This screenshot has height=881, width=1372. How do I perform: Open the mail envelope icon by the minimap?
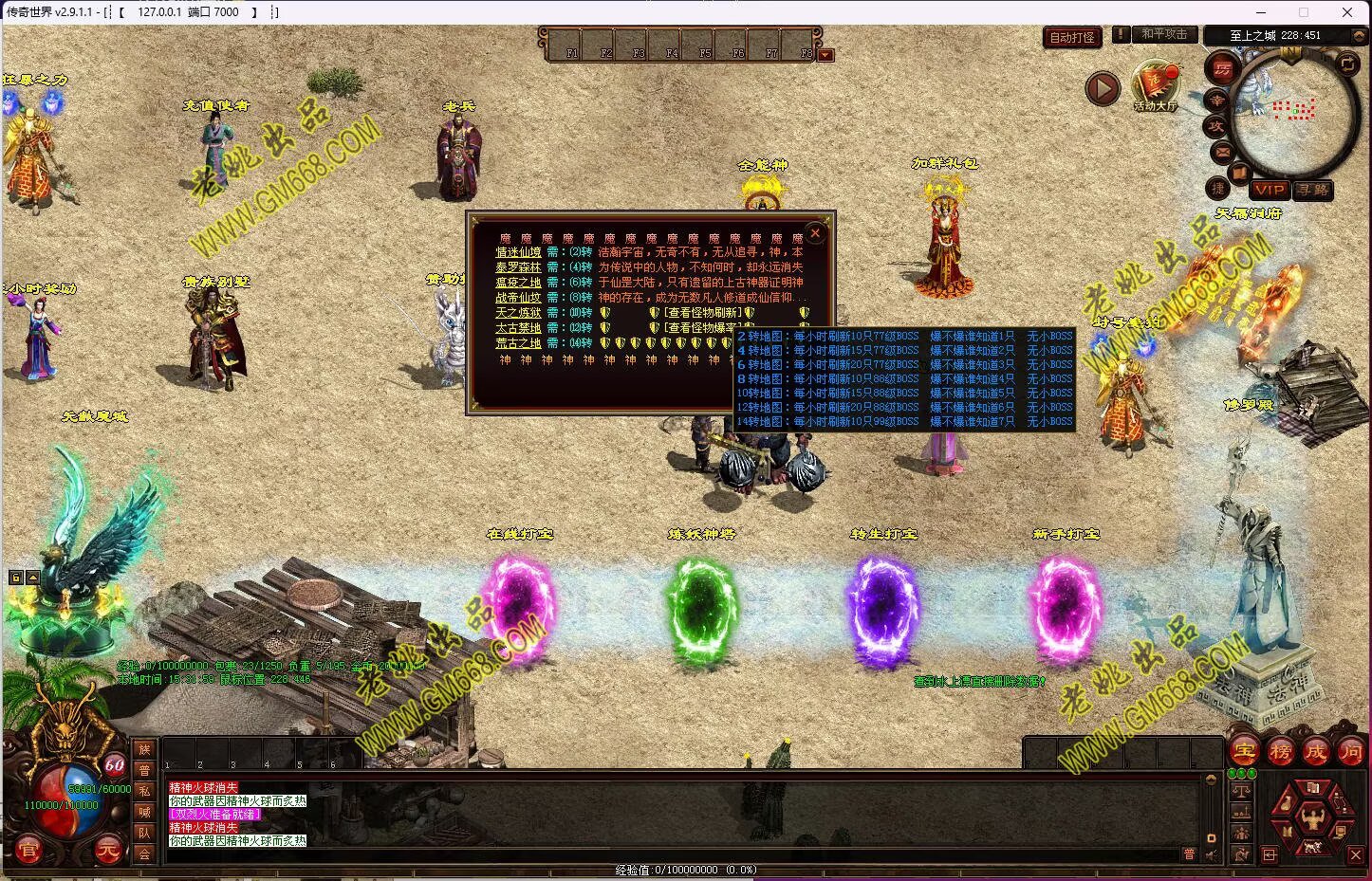(1222, 152)
